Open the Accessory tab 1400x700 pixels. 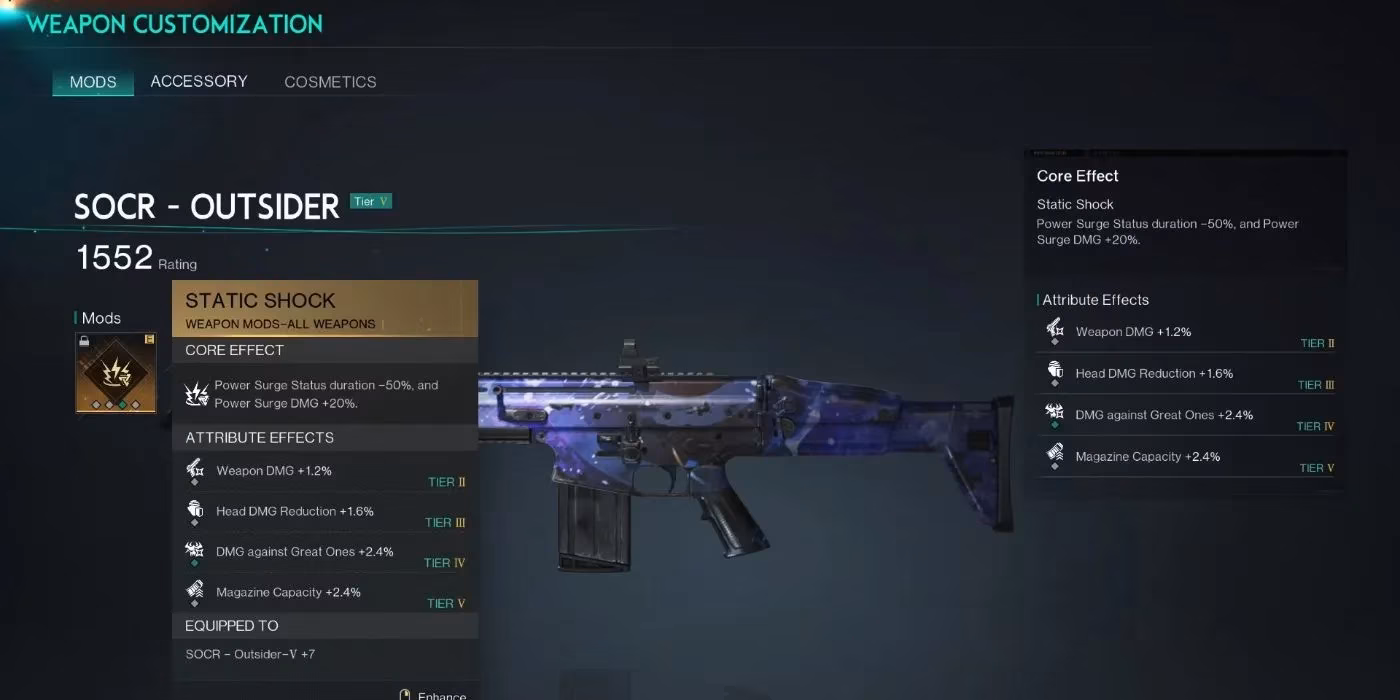[x=199, y=82]
